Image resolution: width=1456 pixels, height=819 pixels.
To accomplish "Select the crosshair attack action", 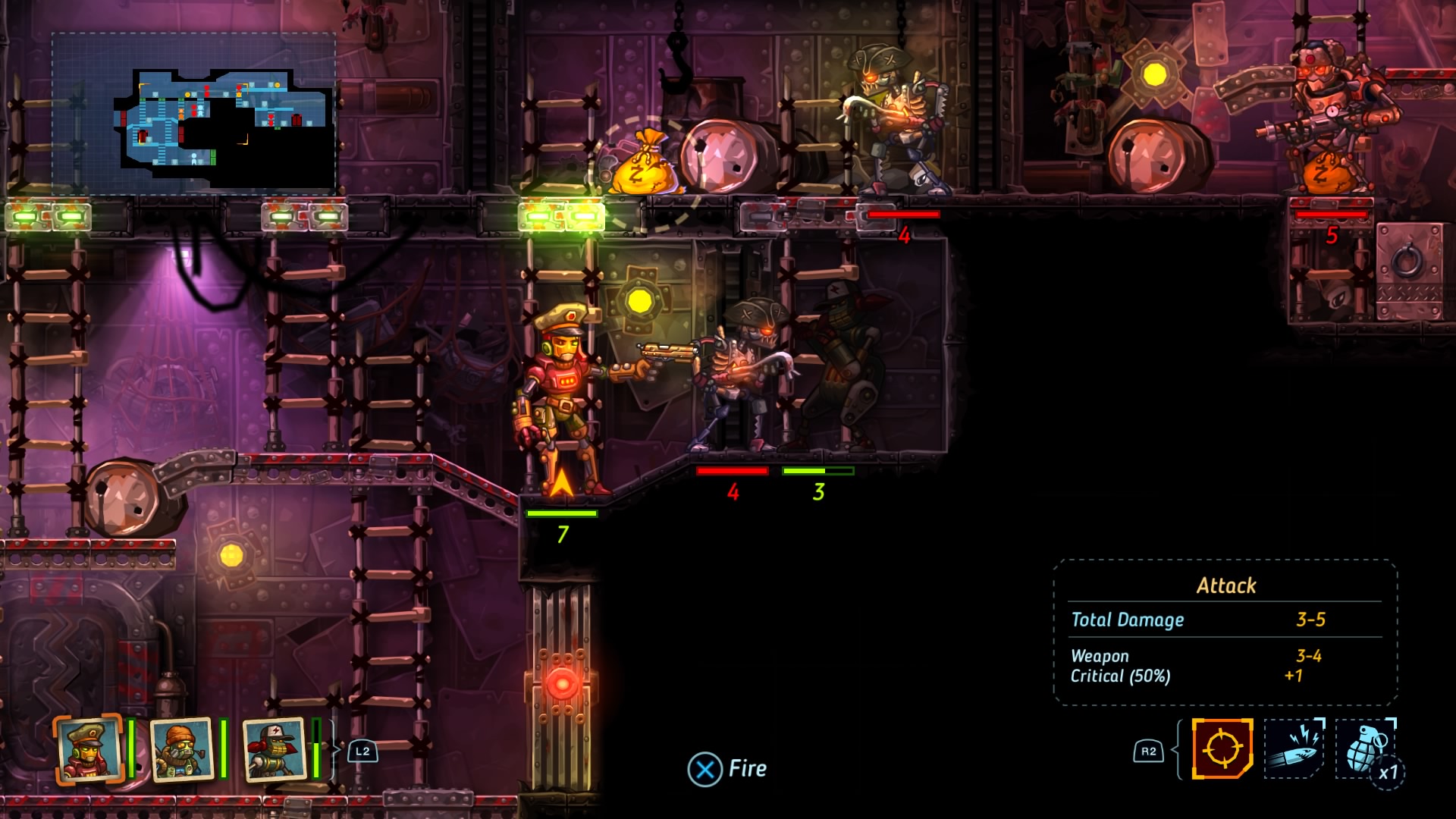I will pyautogui.click(x=1222, y=748).
